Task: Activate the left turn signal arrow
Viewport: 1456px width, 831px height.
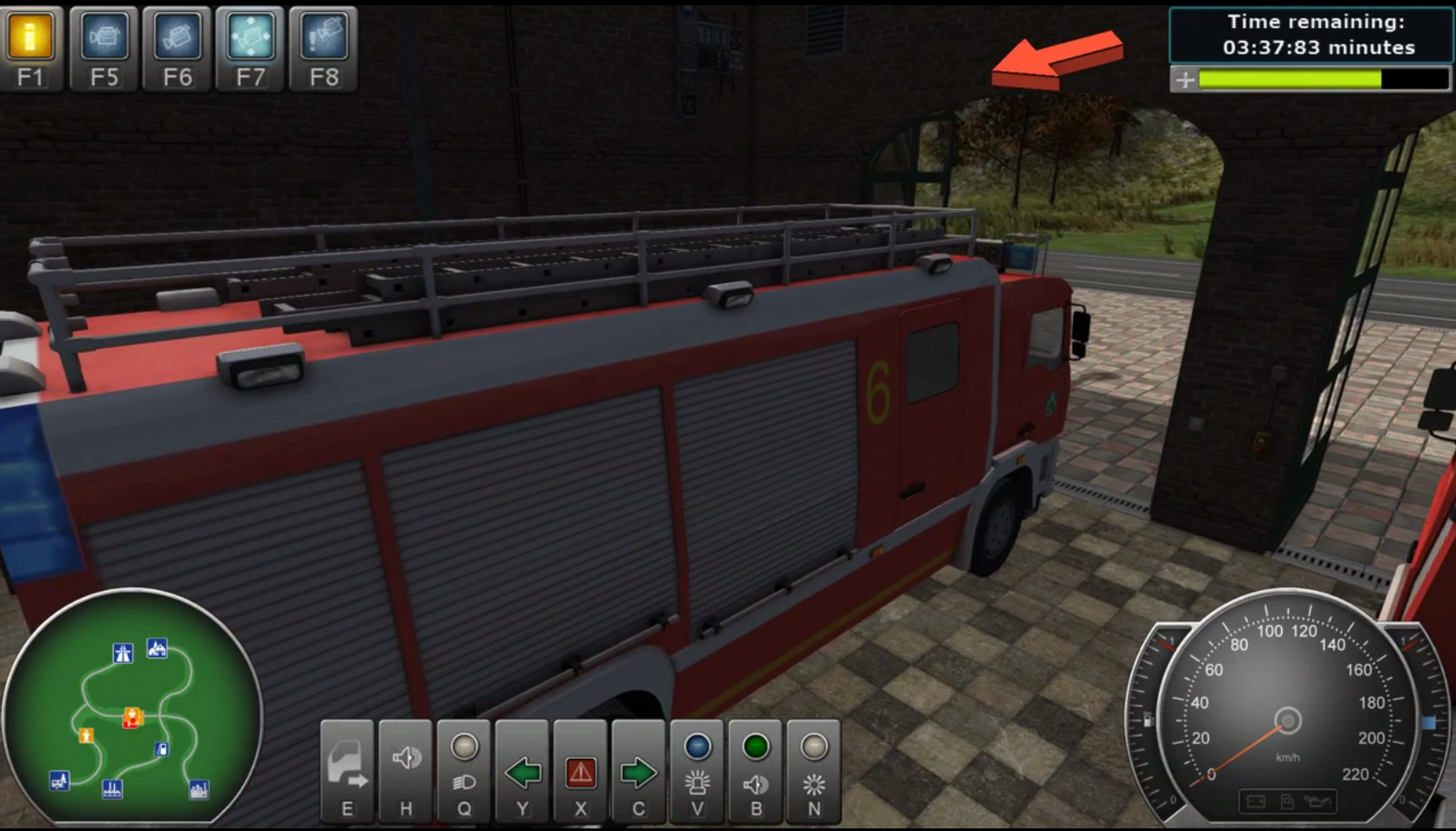Action: (522, 771)
